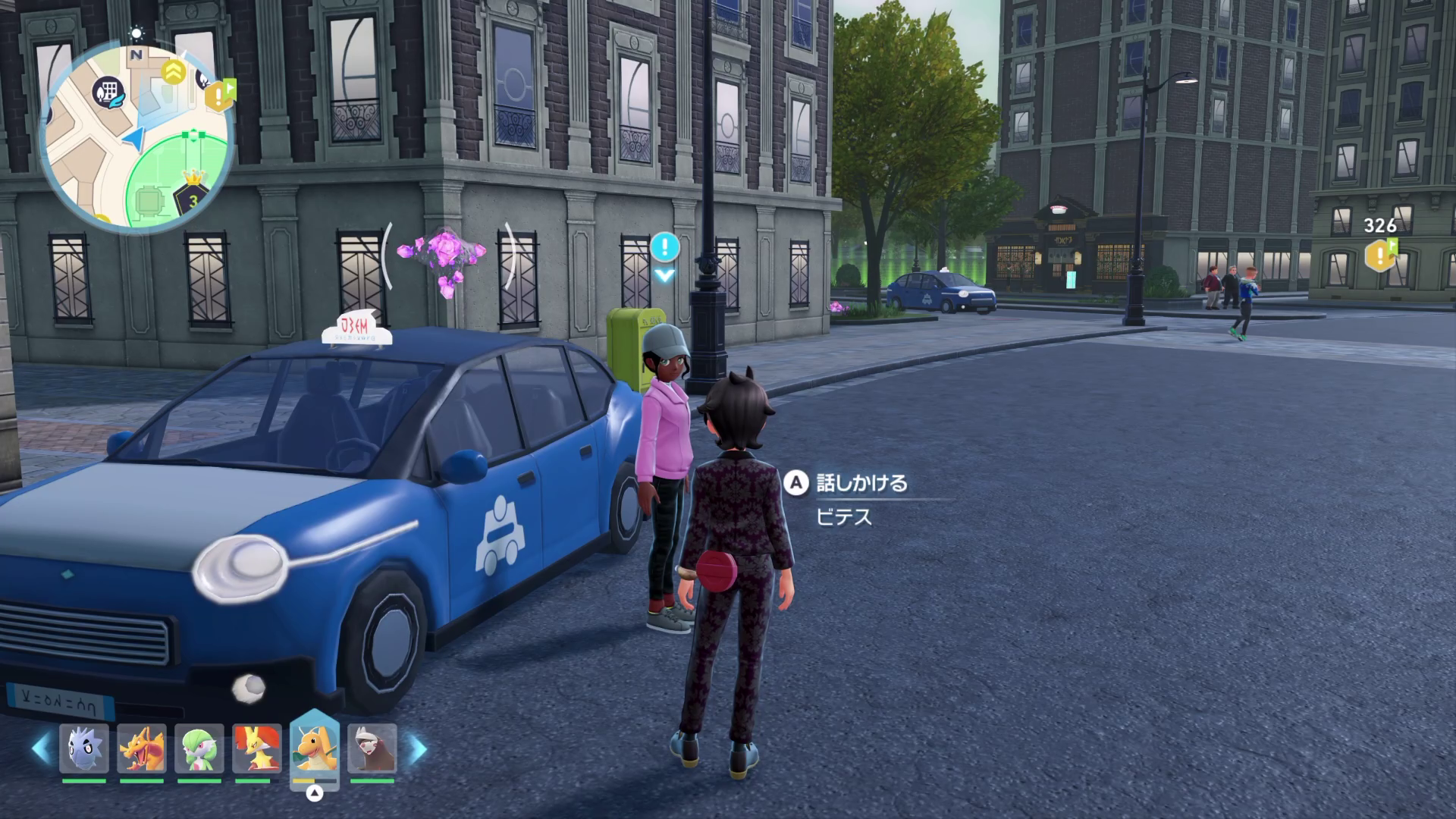Select the building marker on the minimap
The width and height of the screenshot is (1456, 819).
(108, 92)
